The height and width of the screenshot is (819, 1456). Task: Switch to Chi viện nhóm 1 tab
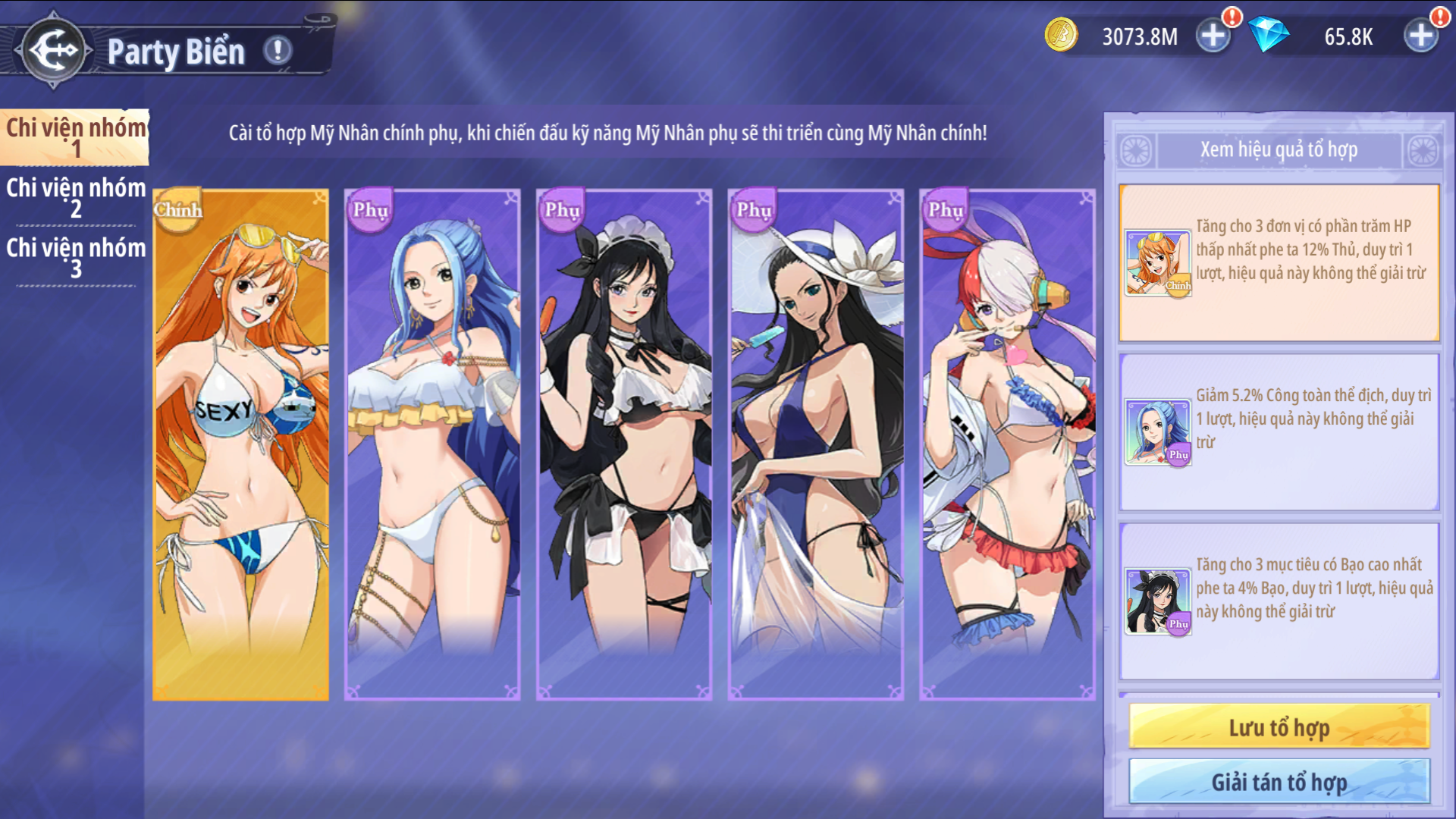click(x=75, y=137)
